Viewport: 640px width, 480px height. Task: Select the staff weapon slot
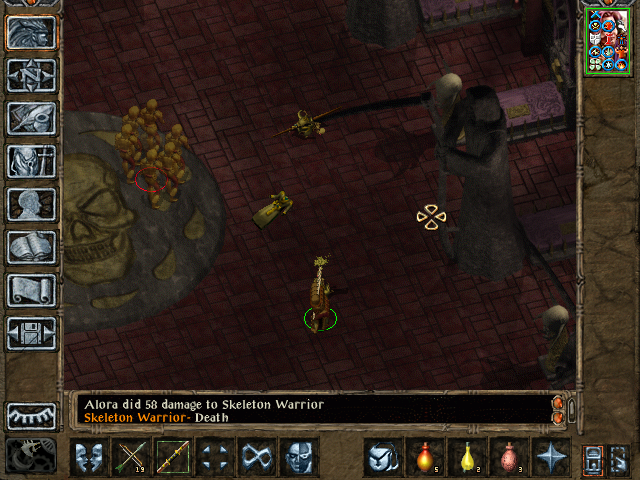tap(174, 458)
